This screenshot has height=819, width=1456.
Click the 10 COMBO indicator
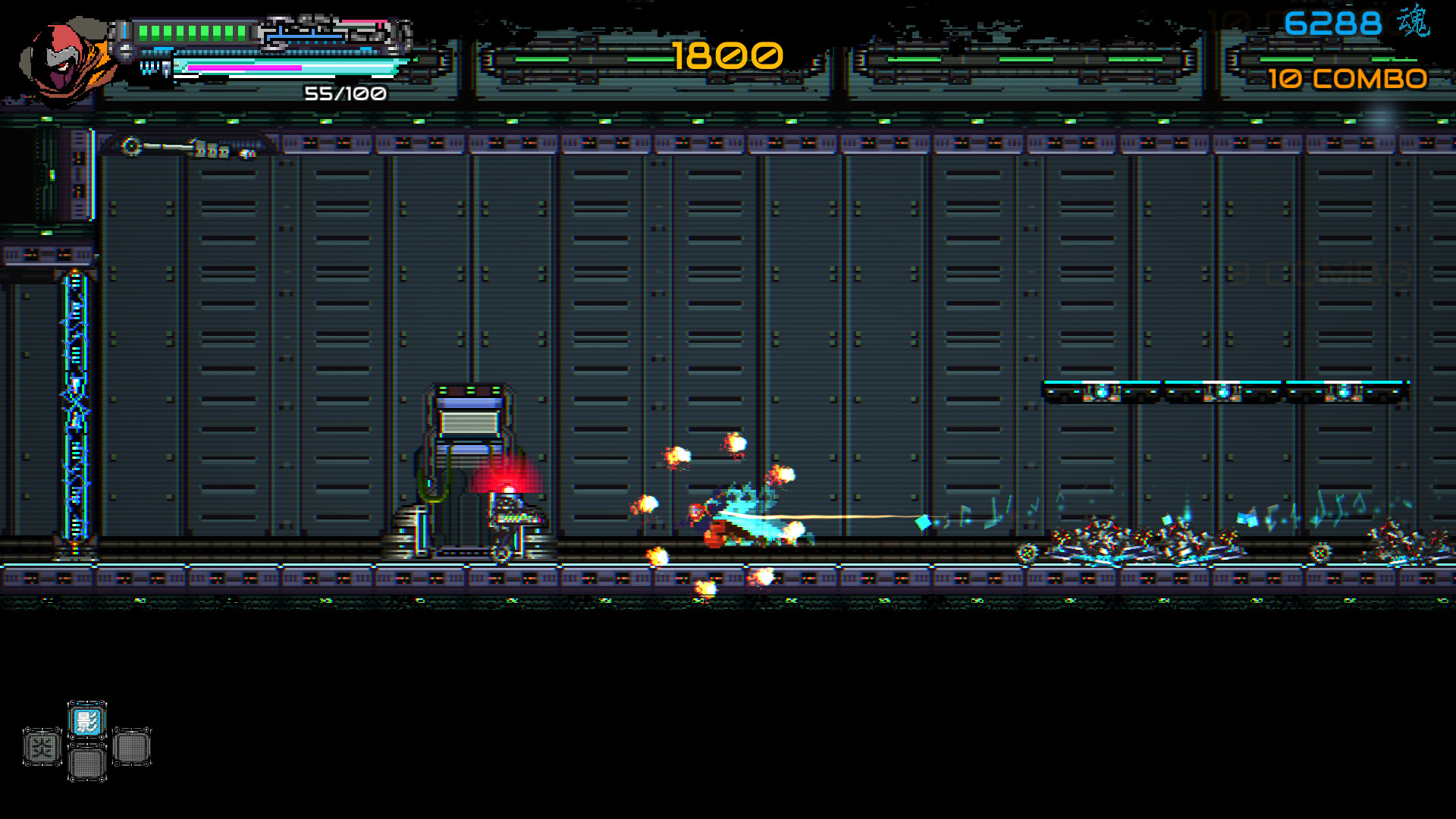tap(1348, 78)
